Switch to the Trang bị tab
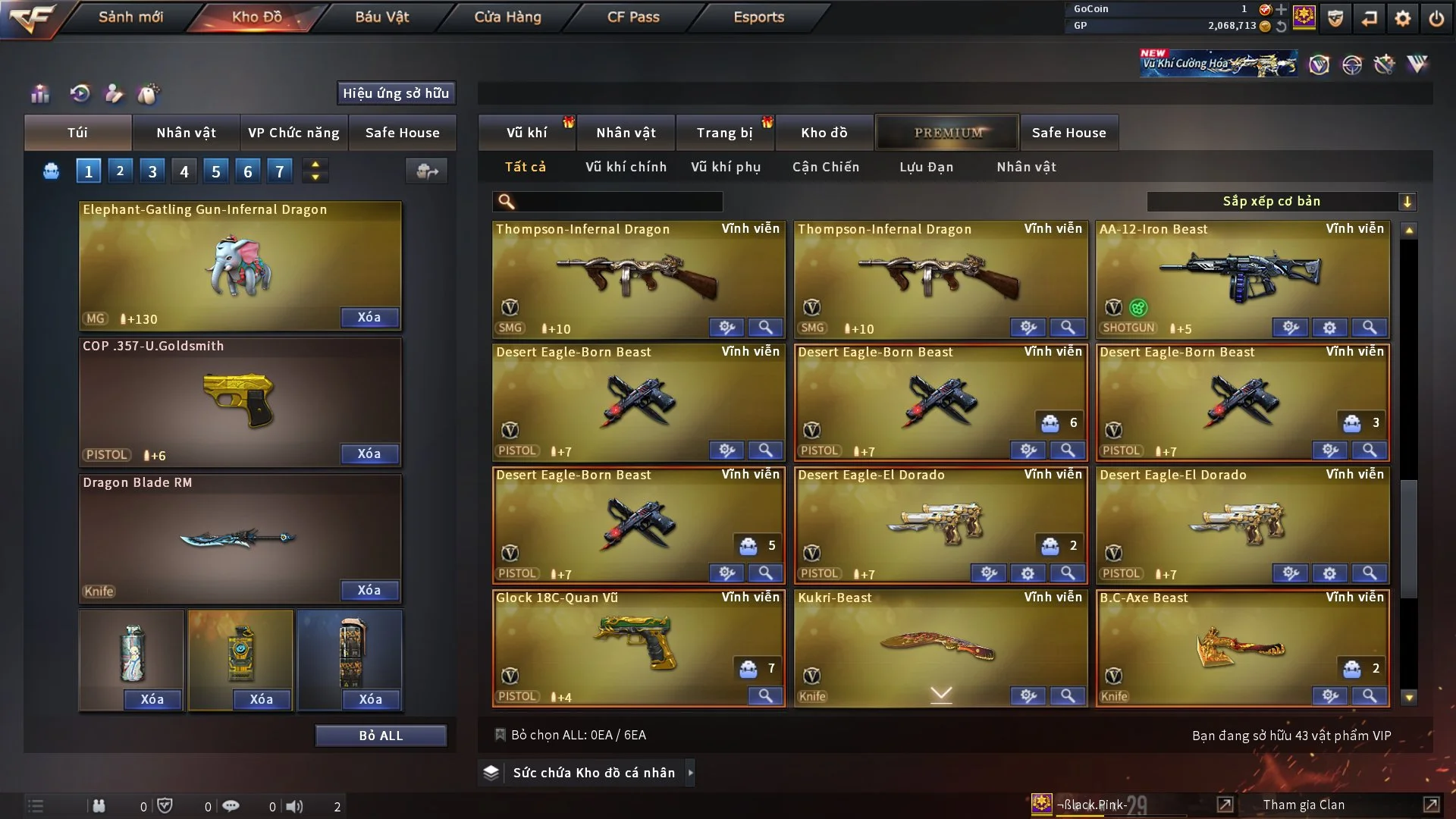The image size is (1456, 819). point(724,133)
